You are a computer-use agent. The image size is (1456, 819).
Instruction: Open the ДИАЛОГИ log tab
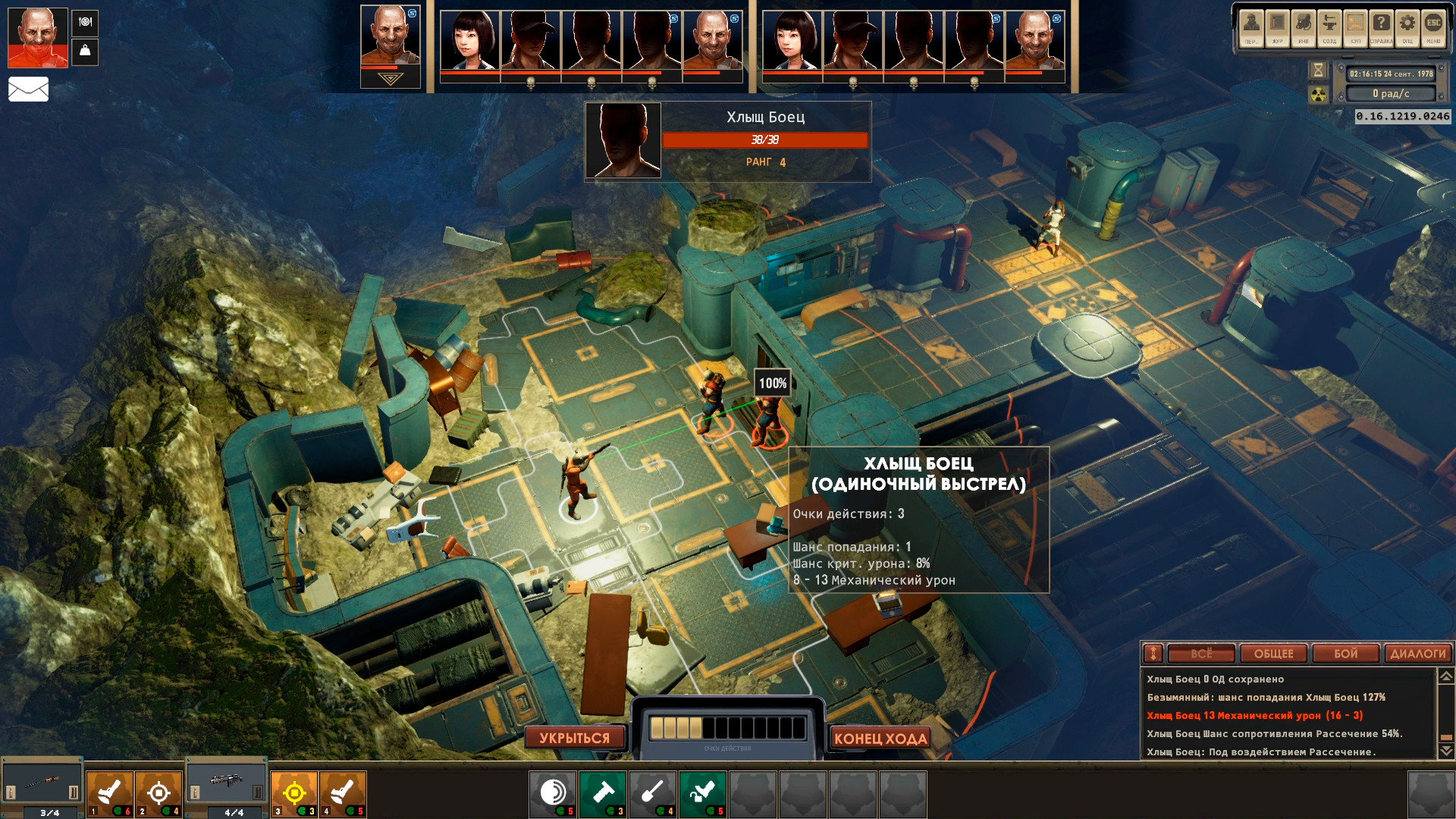[1417, 654]
